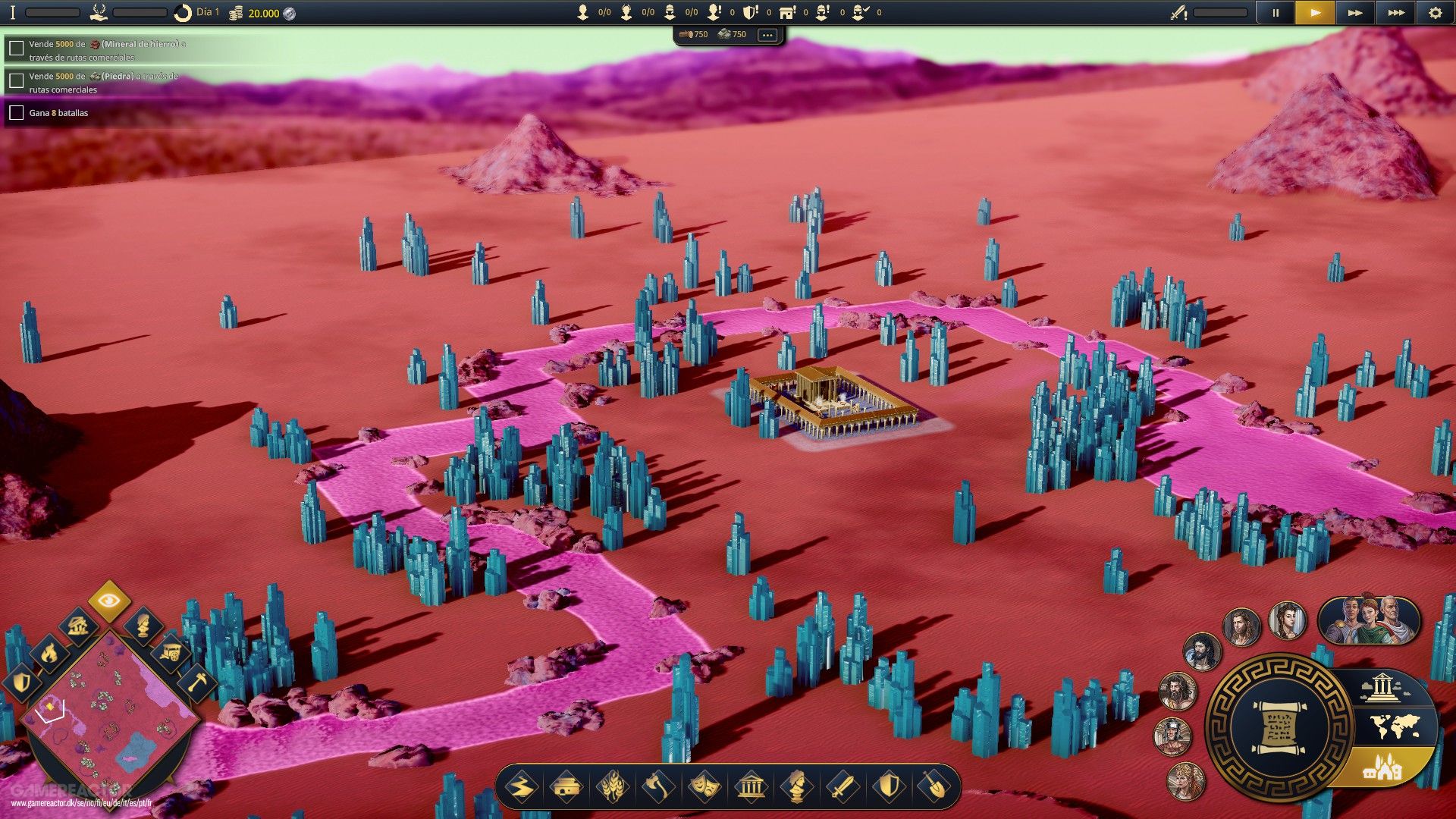Screen dimensions: 1456x819
Task: Pause the game
Action: 1275,12
